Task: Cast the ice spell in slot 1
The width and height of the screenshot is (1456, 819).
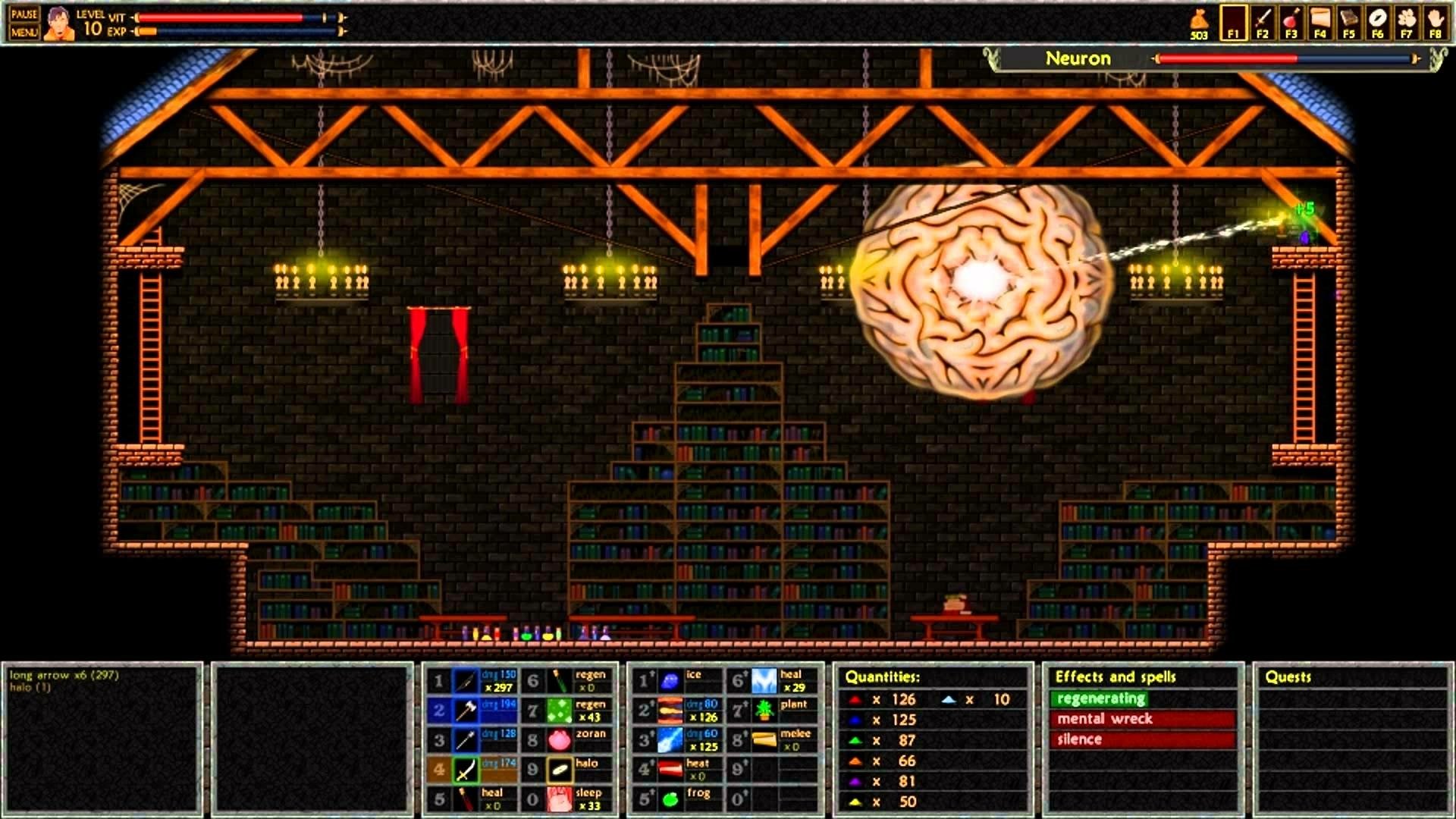Action: [x=672, y=679]
